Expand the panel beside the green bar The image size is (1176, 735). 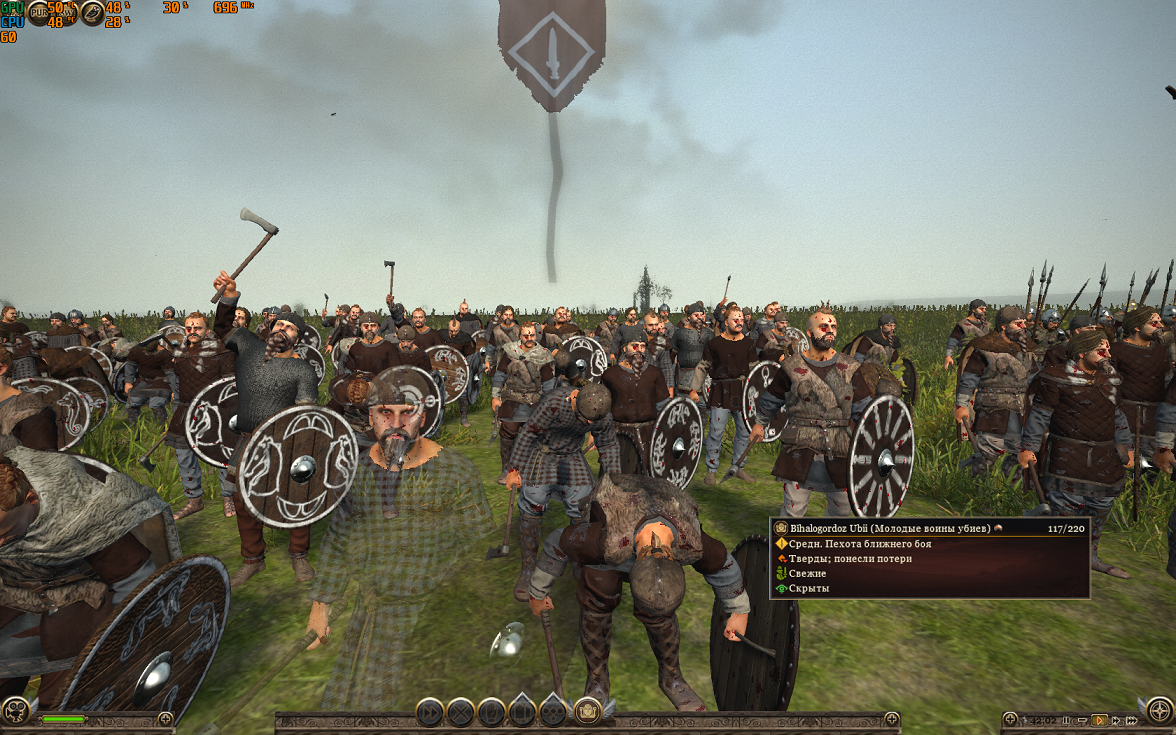click(165, 719)
